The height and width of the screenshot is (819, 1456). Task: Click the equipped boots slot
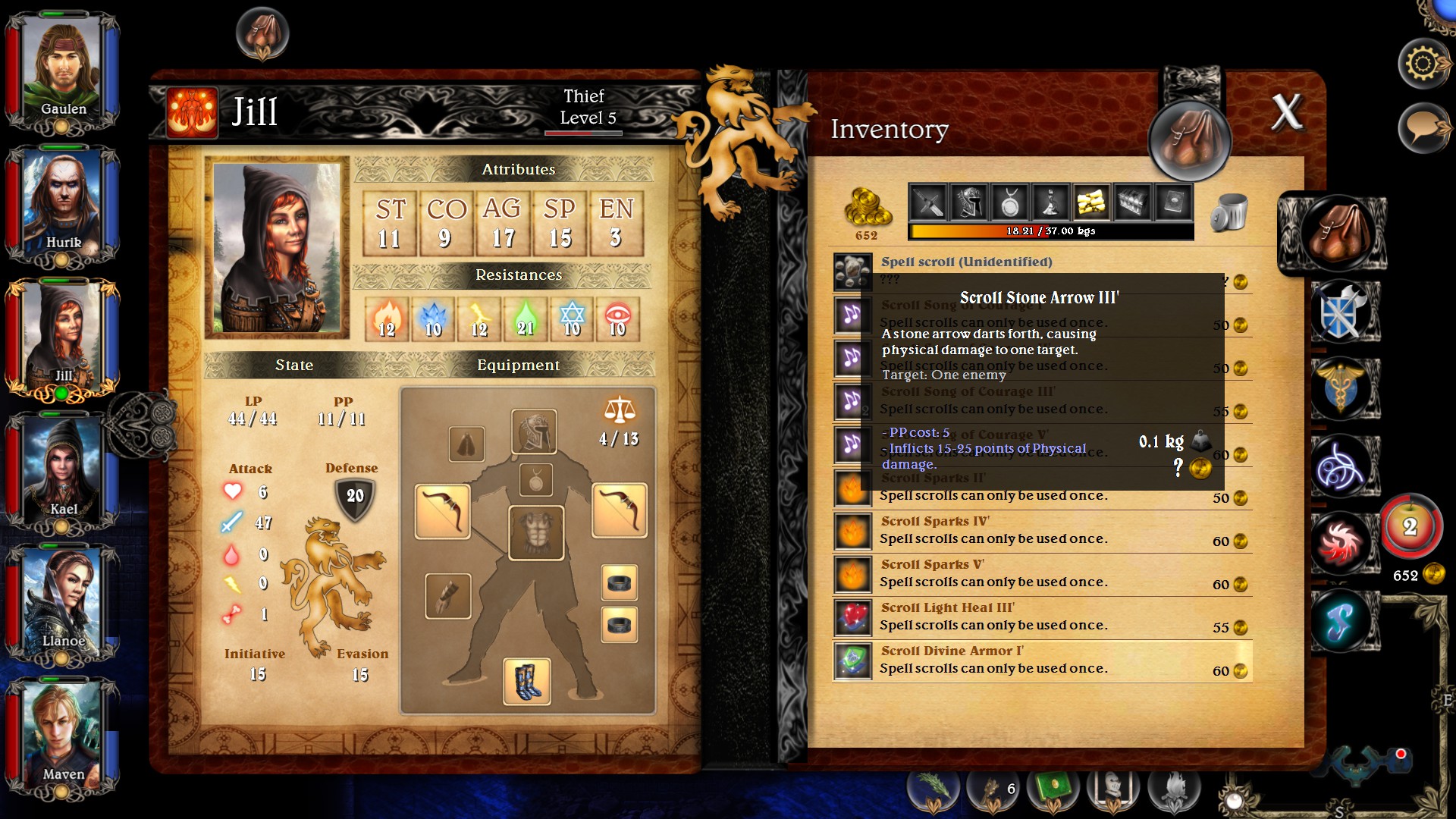coord(526,681)
